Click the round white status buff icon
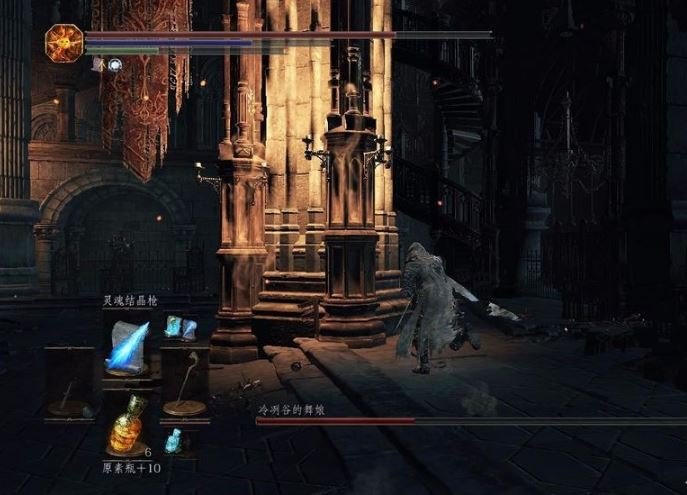687x495 pixels. pos(115,64)
